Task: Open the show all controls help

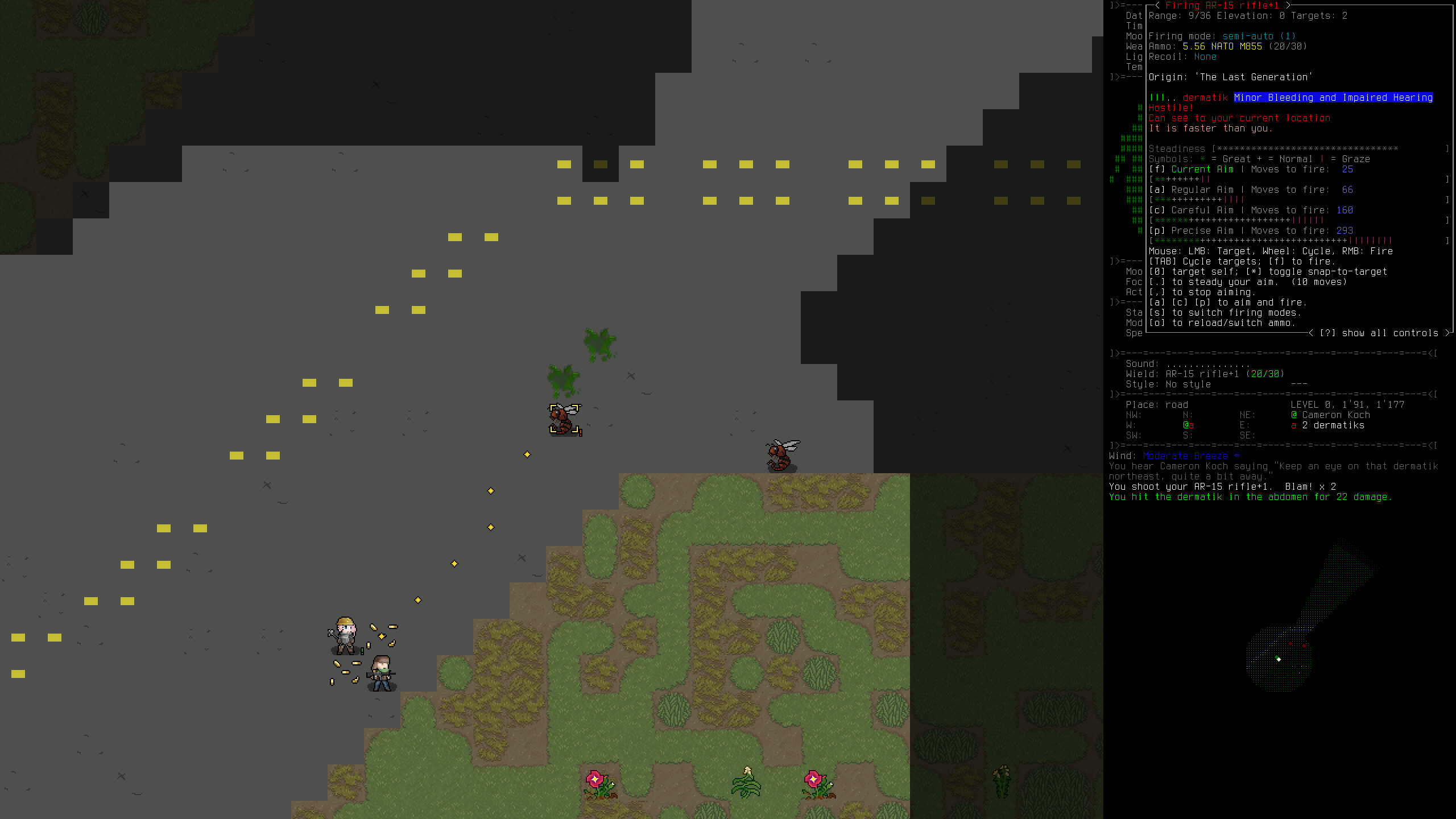Action: click(x=1381, y=333)
